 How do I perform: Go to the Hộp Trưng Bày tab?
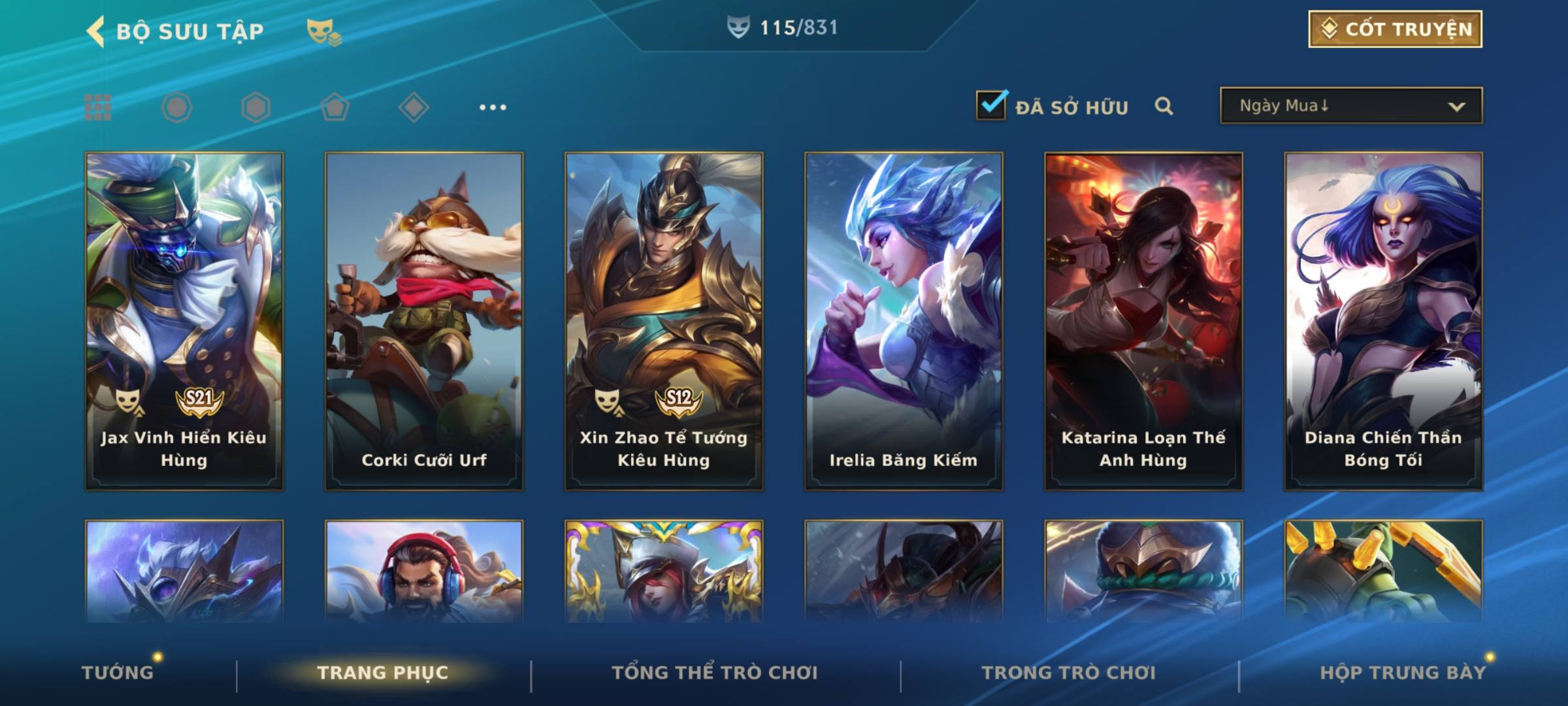click(1403, 673)
